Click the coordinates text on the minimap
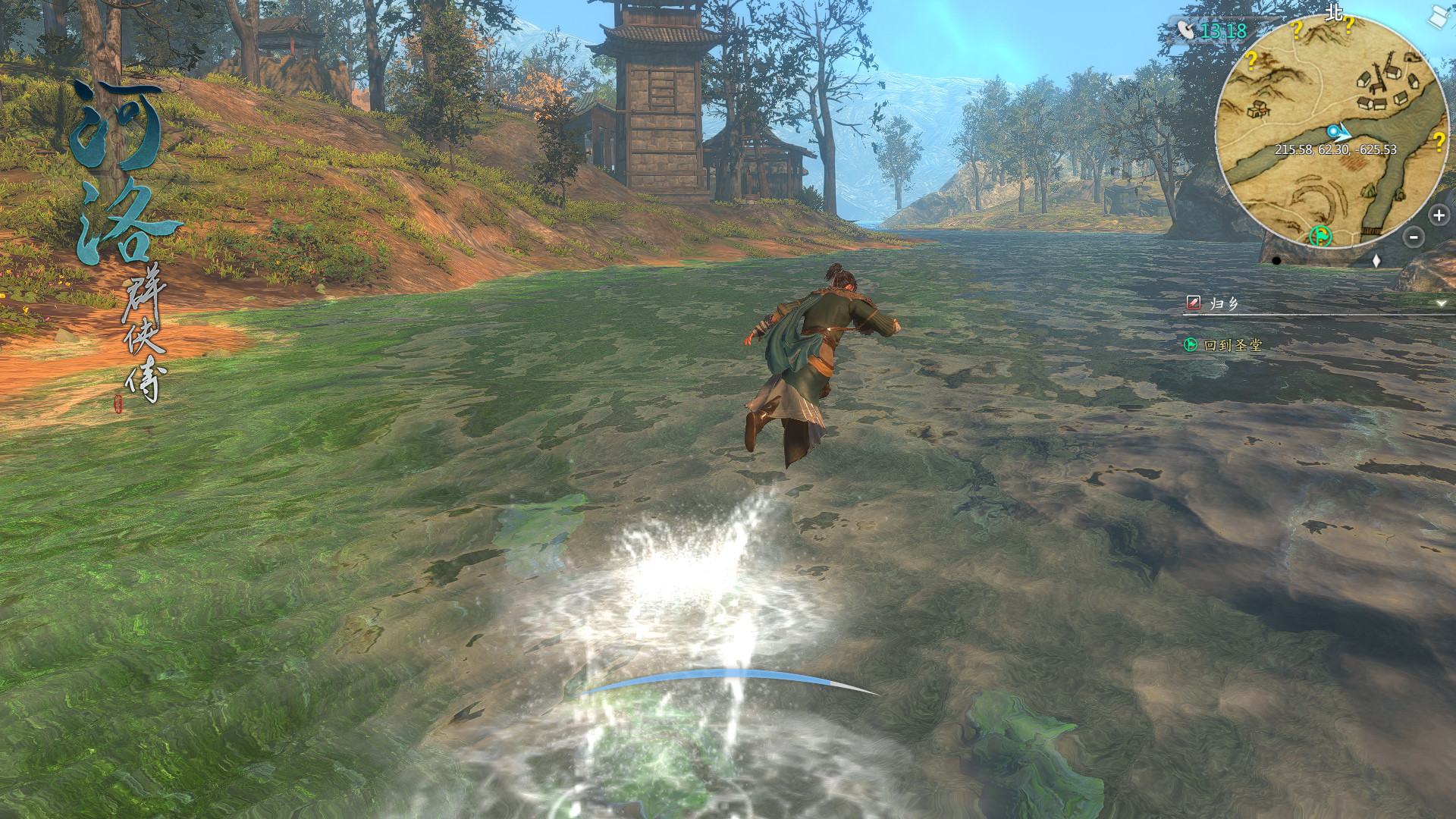The height and width of the screenshot is (819, 1456). (x=1336, y=150)
